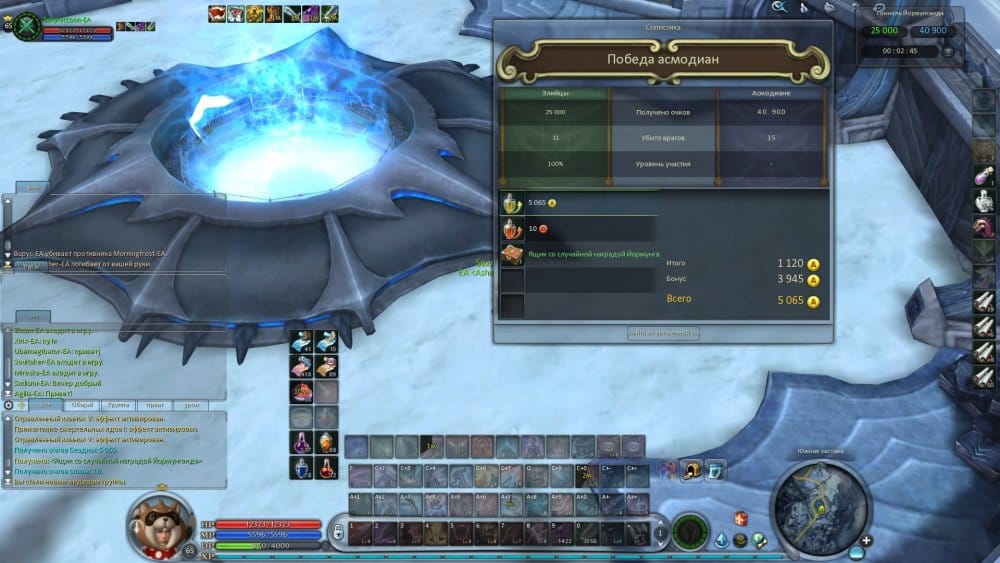Zoom in the minimap with the plus button

point(866,541)
